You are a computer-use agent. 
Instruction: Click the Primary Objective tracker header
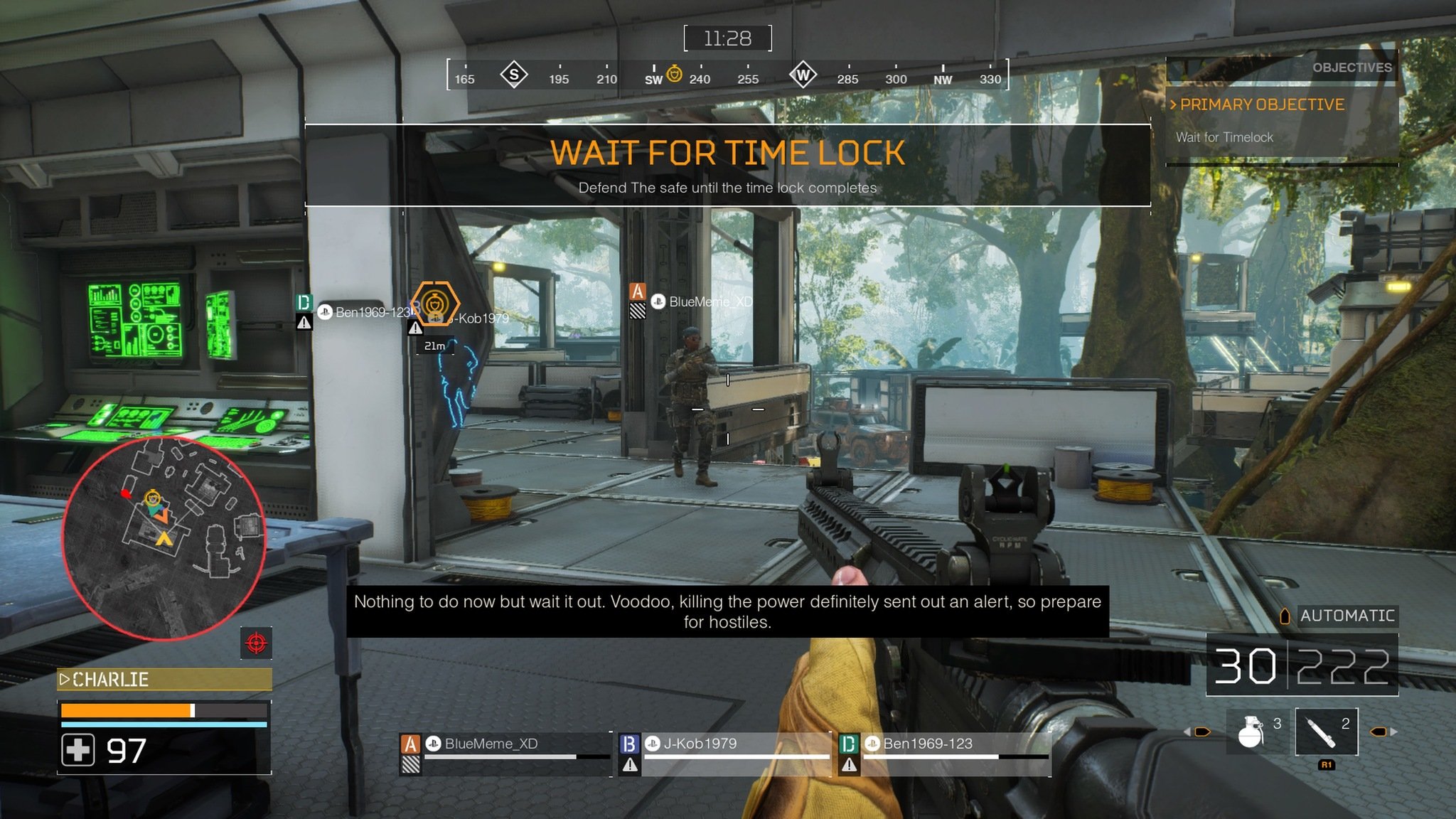pyautogui.click(x=1261, y=105)
